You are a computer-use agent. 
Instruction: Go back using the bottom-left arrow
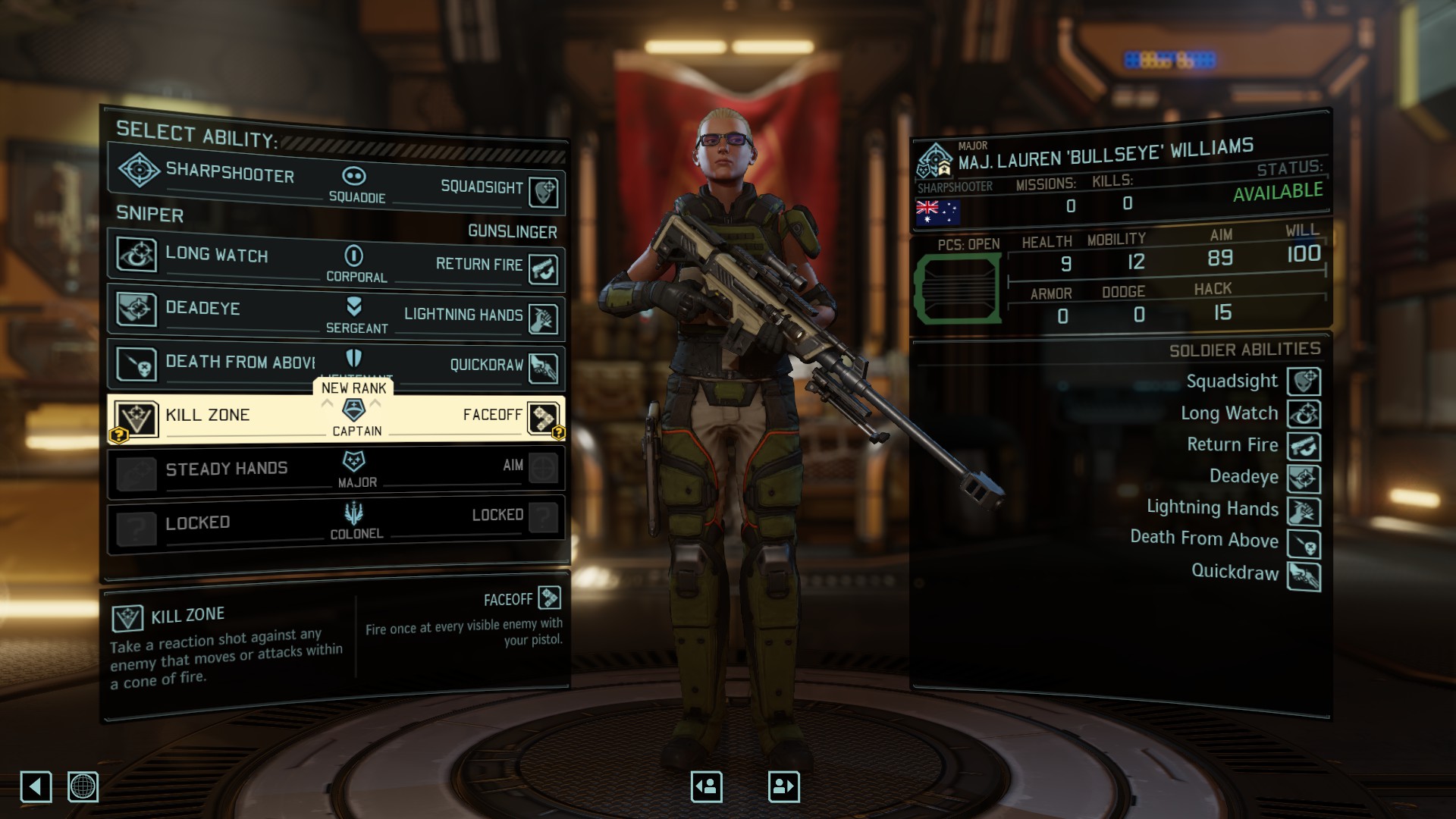click(x=36, y=787)
